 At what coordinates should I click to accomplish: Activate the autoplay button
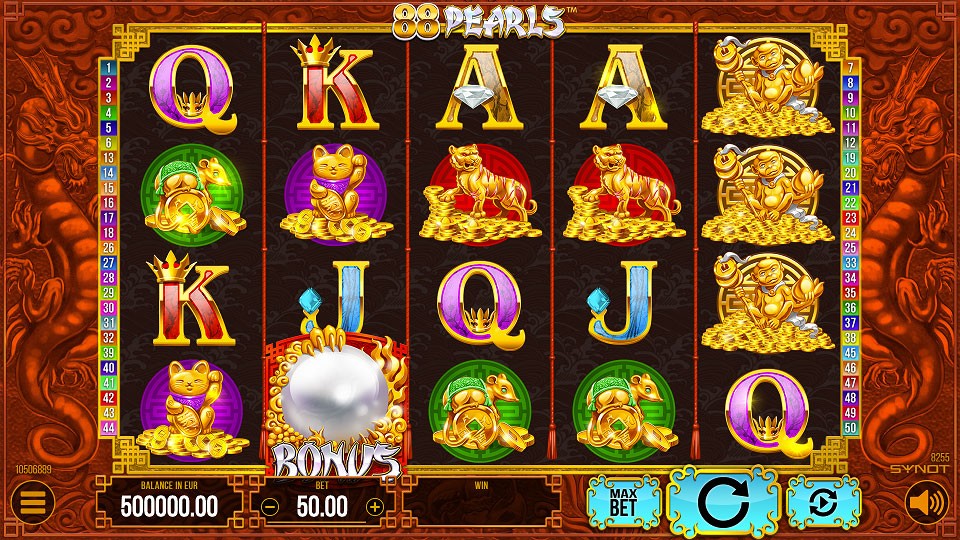[x=823, y=502]
